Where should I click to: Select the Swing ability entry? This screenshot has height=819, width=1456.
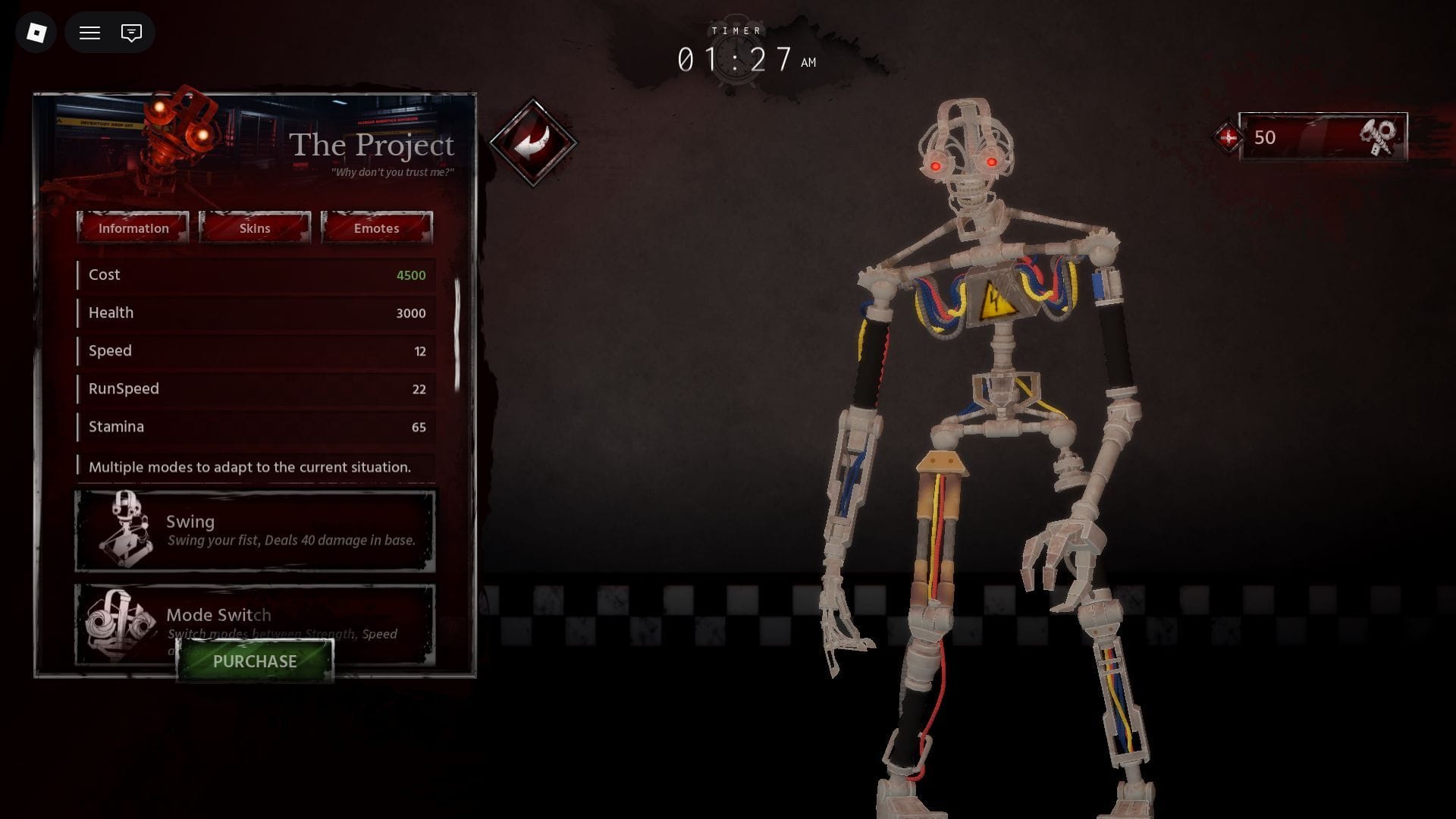point(255,531)
